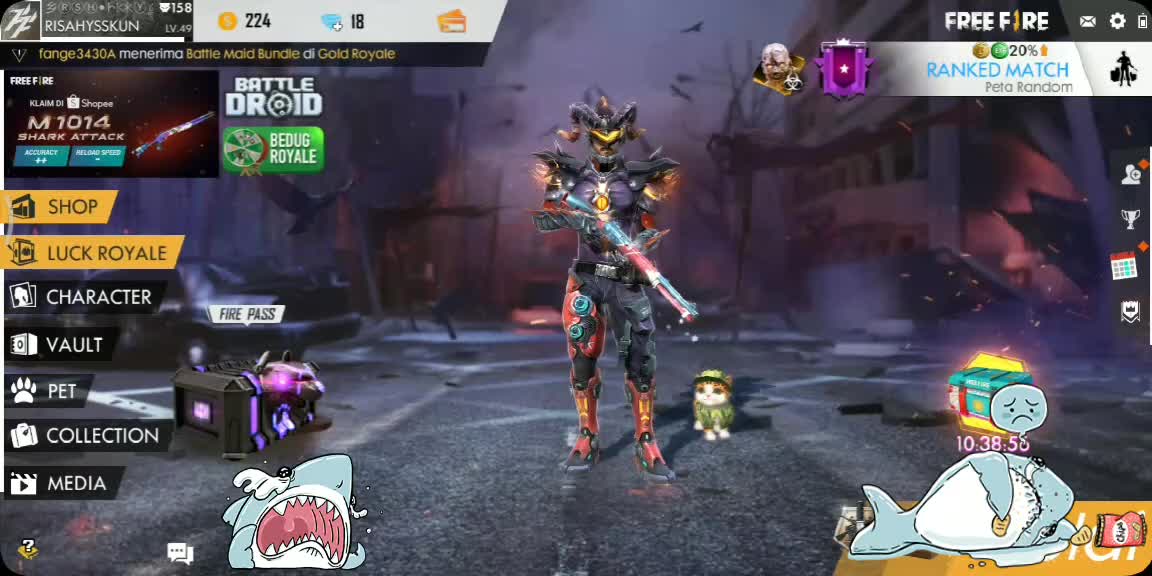
Task: Change the Ranked Match game mode
Action: 996,70
